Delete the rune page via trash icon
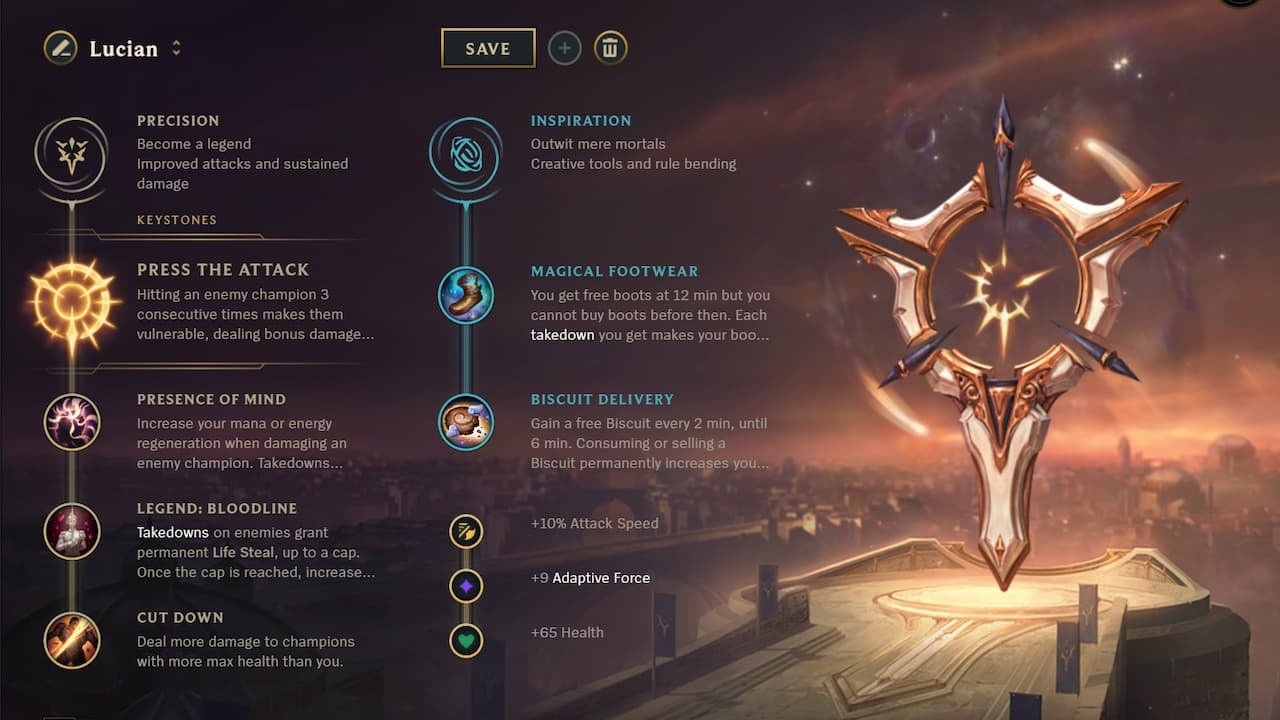Image resolution: width=1280 pixels, height=720 pixels. pos(612,47)
